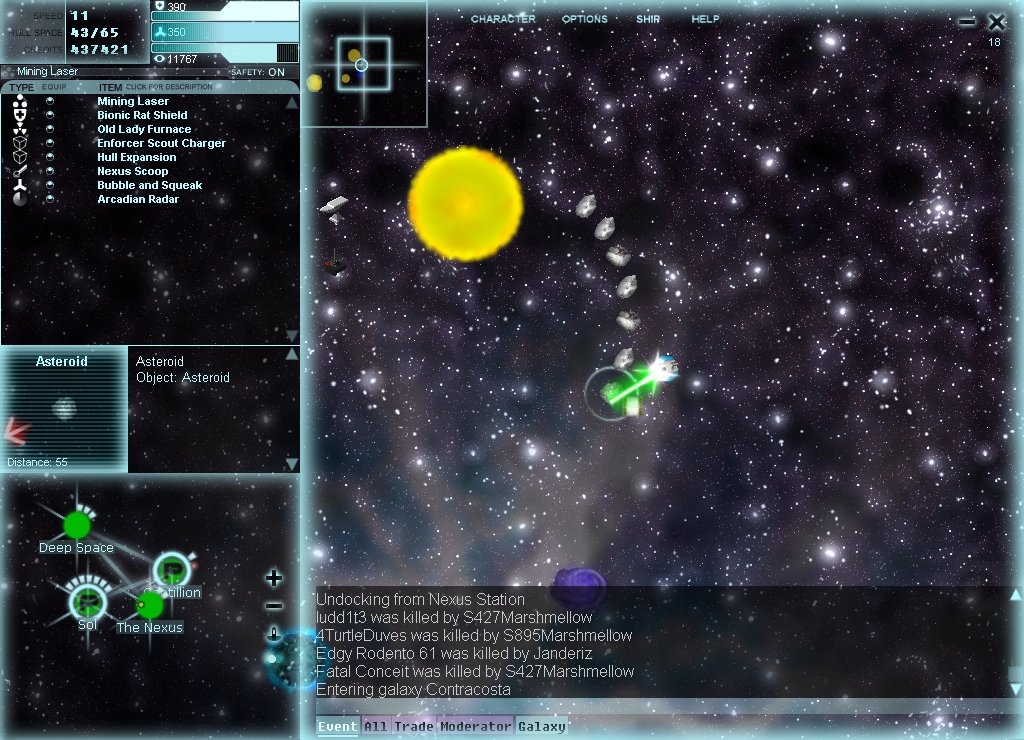Show the Bionic Rat Shield description
Image resolution: width=1024 pixels, height=740 pixels.
click(142, 115)
